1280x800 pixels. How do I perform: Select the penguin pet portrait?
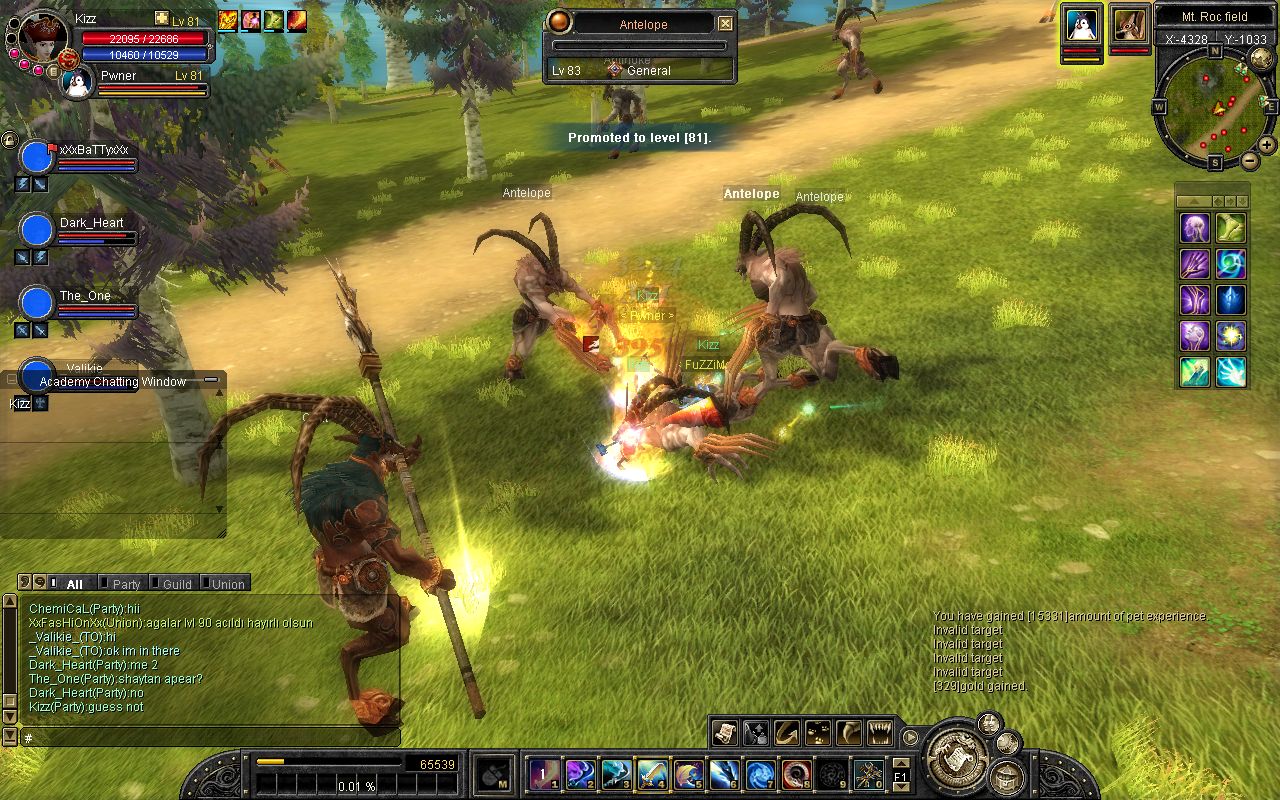1081,25
